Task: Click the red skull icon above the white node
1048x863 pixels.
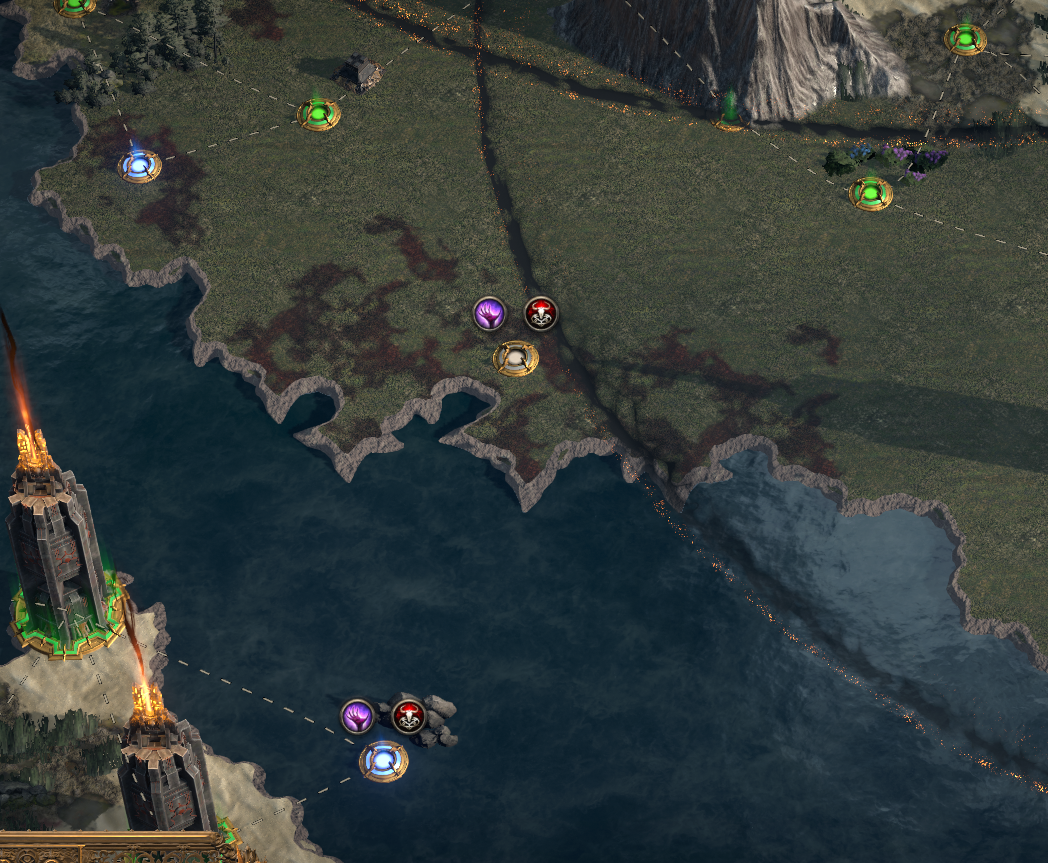Action: (x=541, y=314)
